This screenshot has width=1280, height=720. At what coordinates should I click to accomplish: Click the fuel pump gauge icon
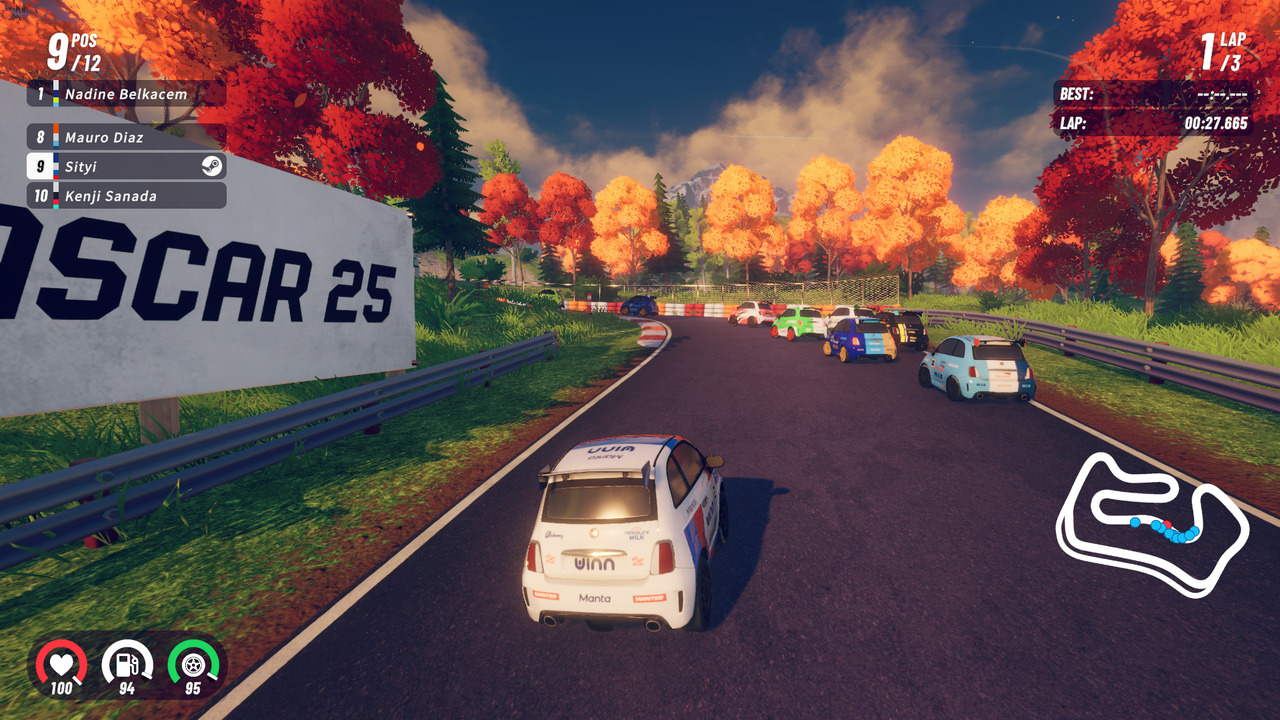click(x=127, y=664)
